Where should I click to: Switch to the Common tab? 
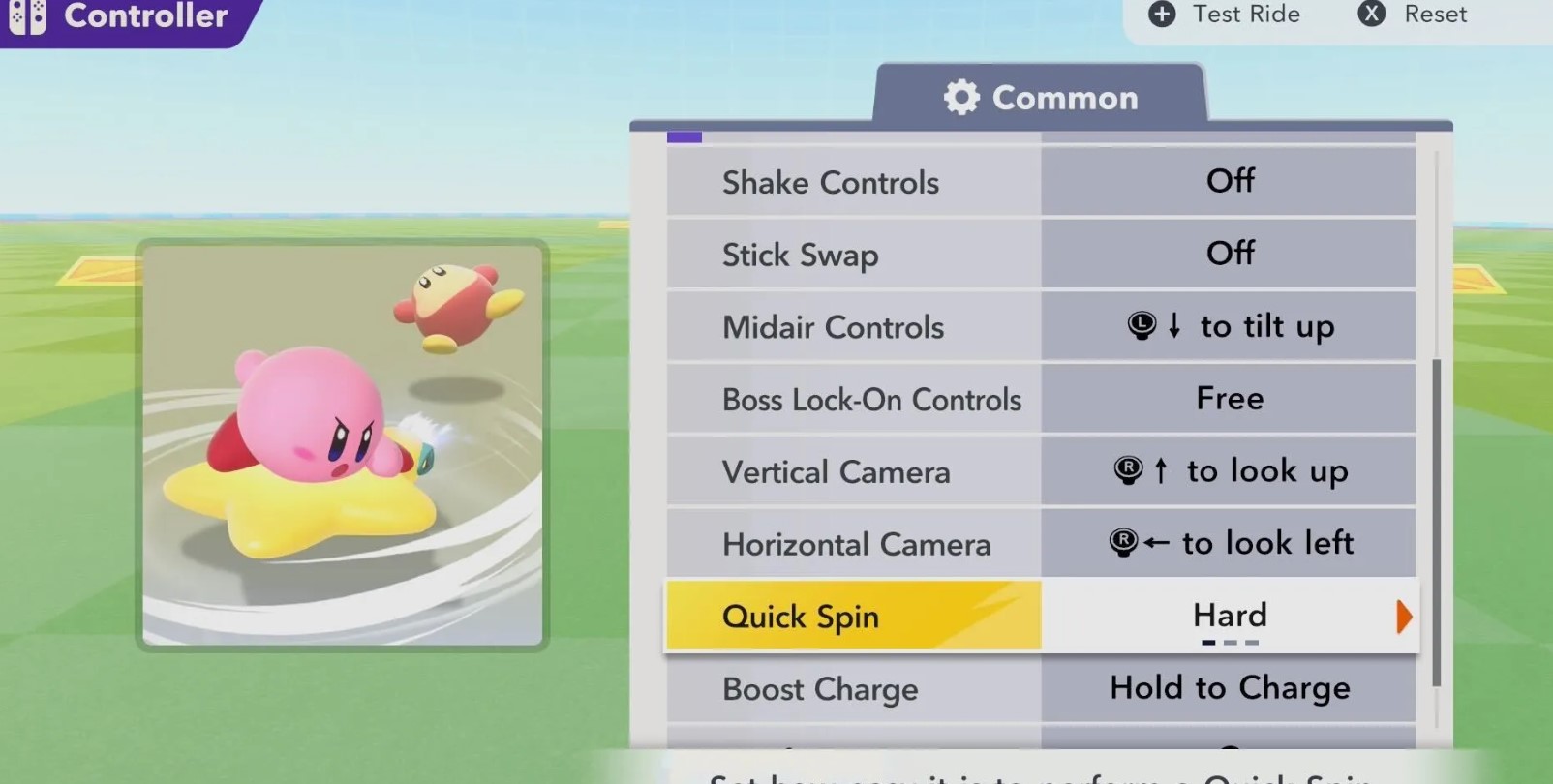[x=1041, y=98]
